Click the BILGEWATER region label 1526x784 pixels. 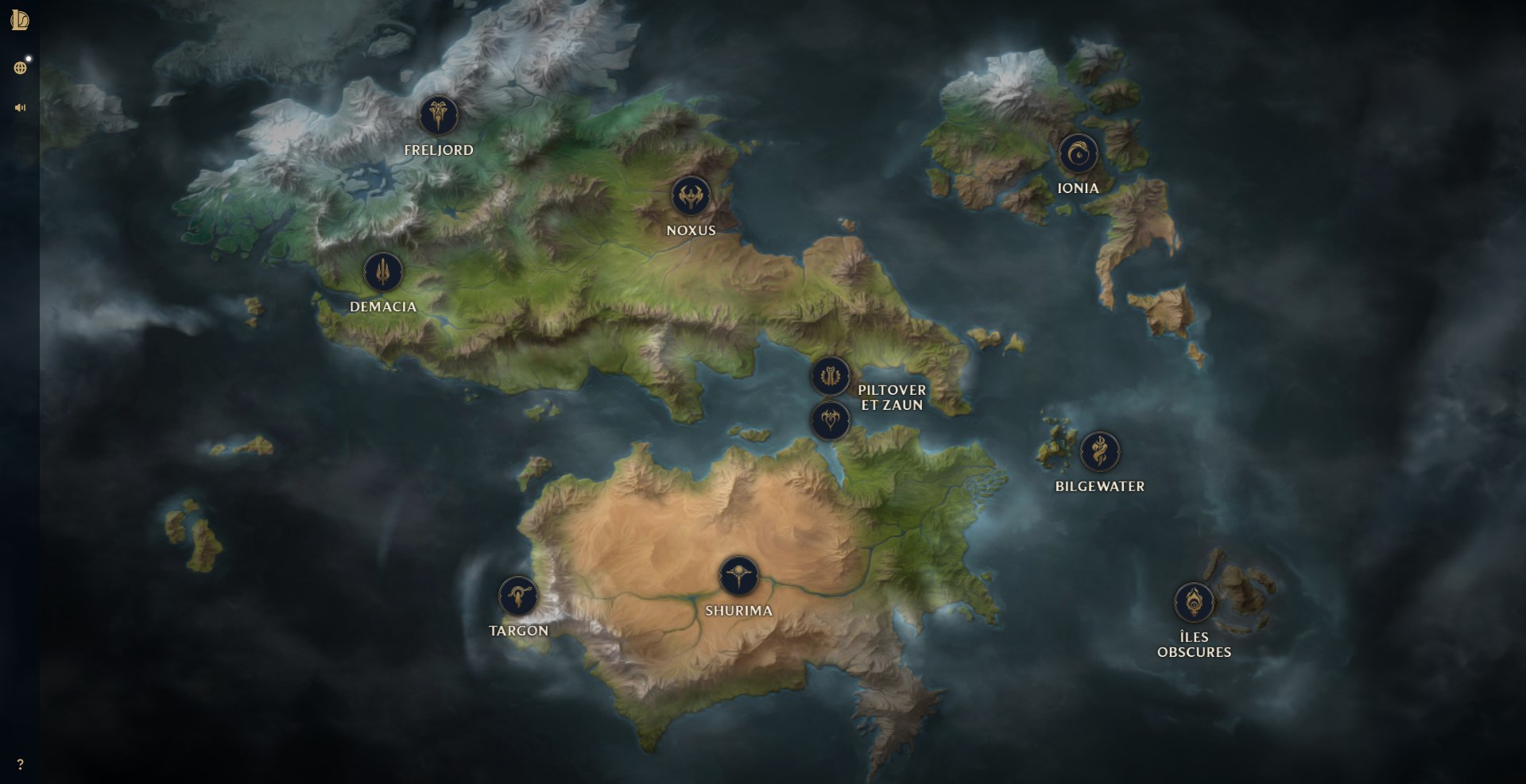click(x=1101, y=487)
